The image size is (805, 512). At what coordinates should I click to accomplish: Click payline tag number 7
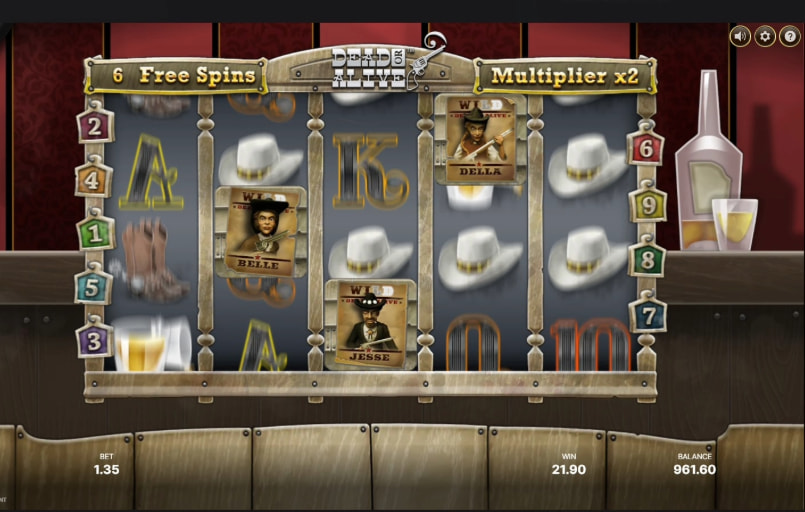(647, 314)
